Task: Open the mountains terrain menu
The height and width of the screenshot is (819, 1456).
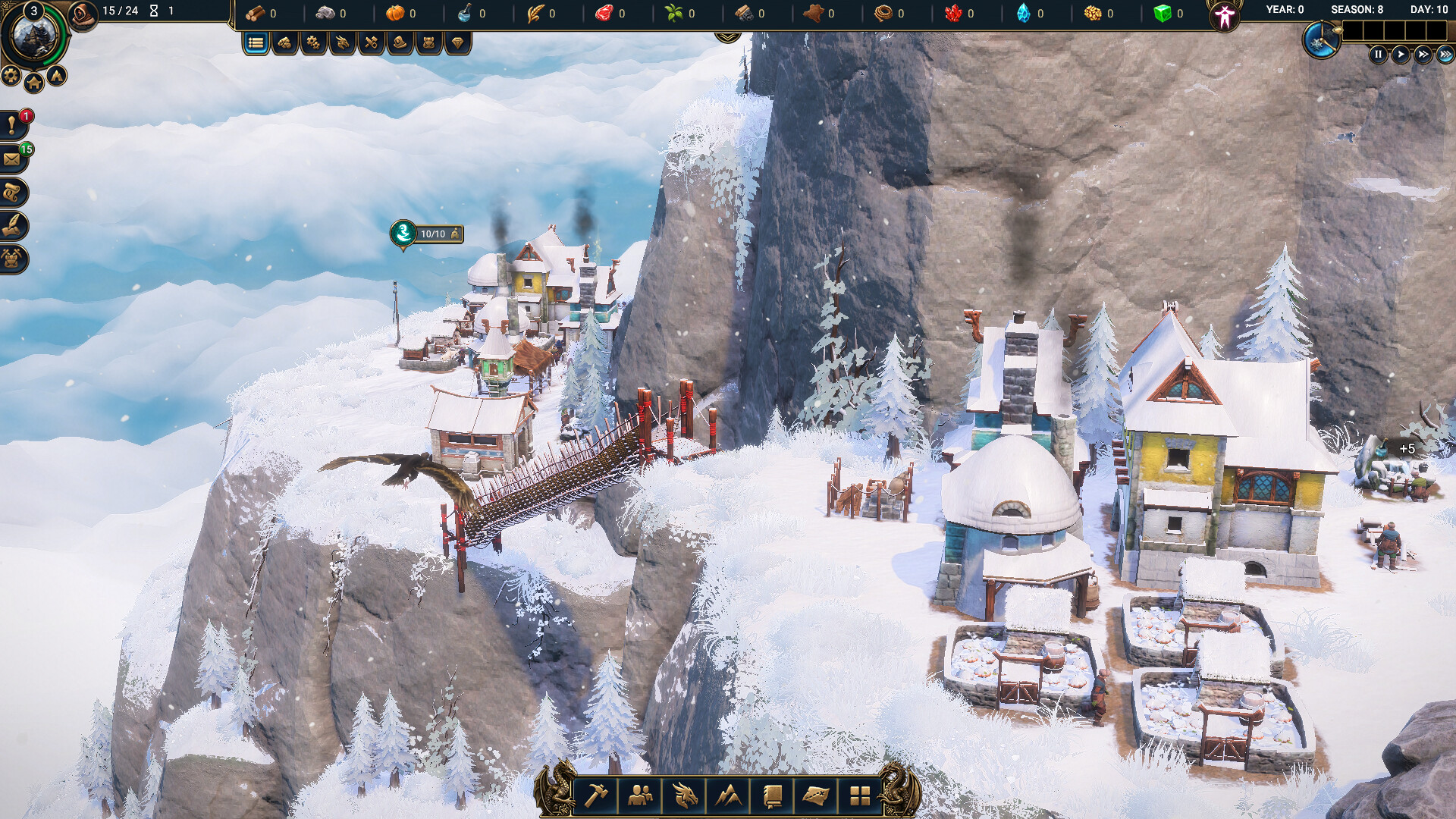Action: [729, 795]
